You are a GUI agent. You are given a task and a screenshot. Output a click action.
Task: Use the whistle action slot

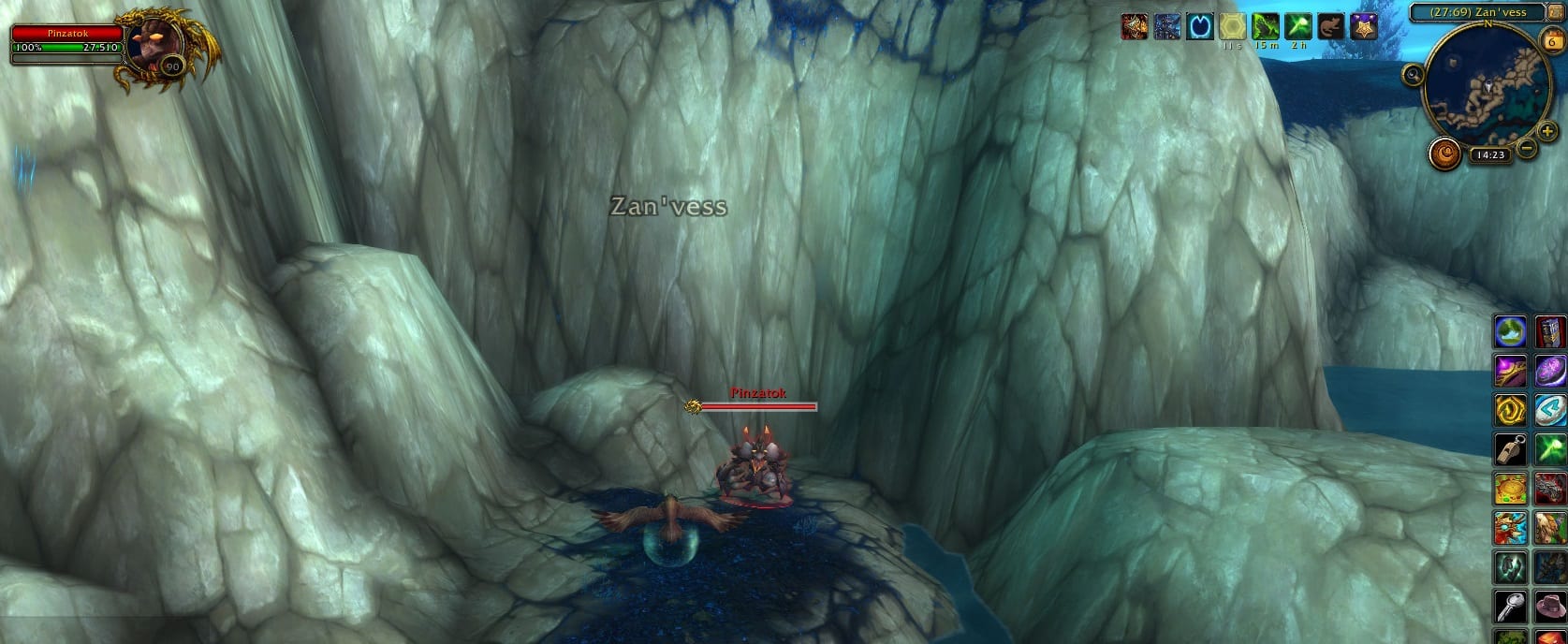pos(1510,449)
